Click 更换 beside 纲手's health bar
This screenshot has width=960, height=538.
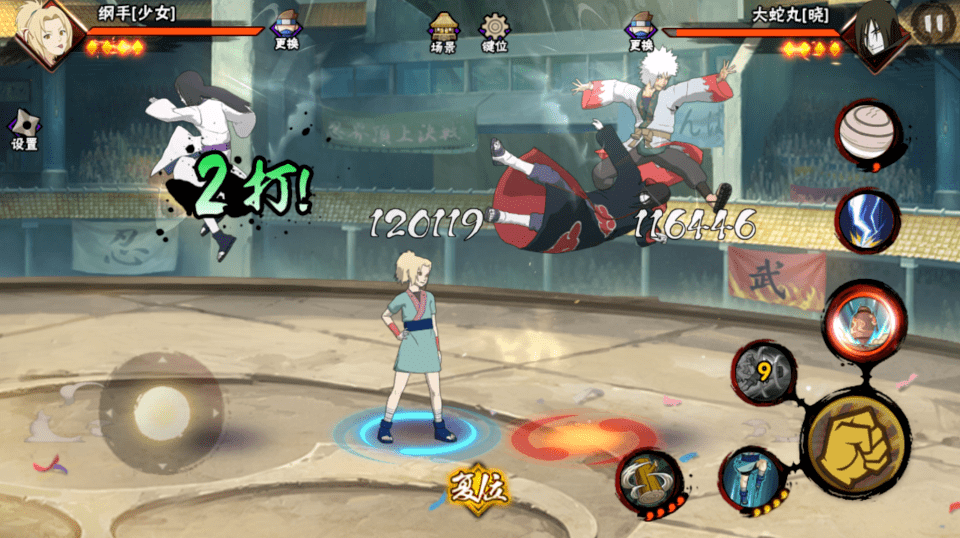coord(286,30)
